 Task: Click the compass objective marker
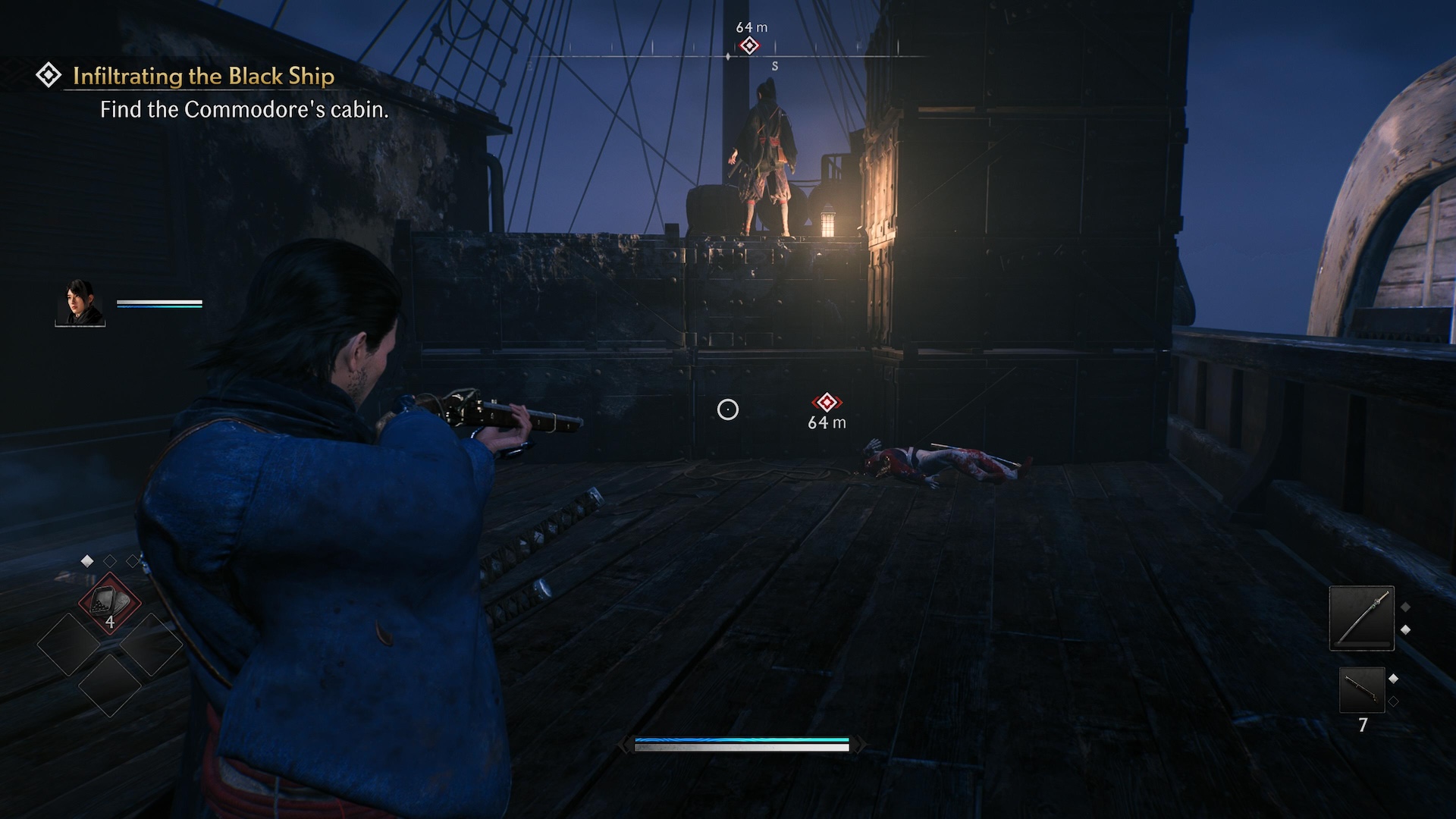coord(749,45)
